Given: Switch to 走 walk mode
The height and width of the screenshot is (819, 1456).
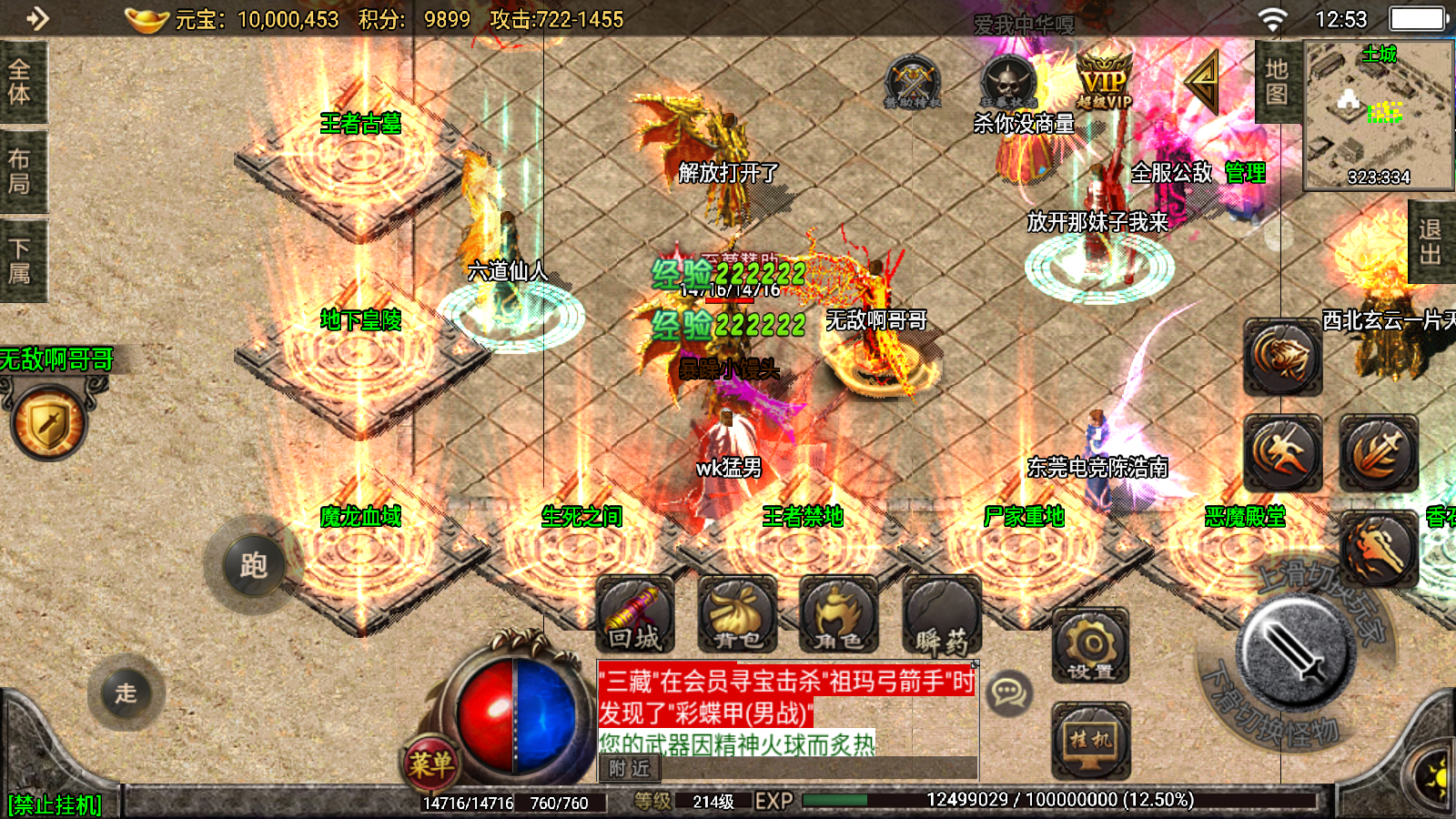Looking at the screenshot, I should (126, 693).
